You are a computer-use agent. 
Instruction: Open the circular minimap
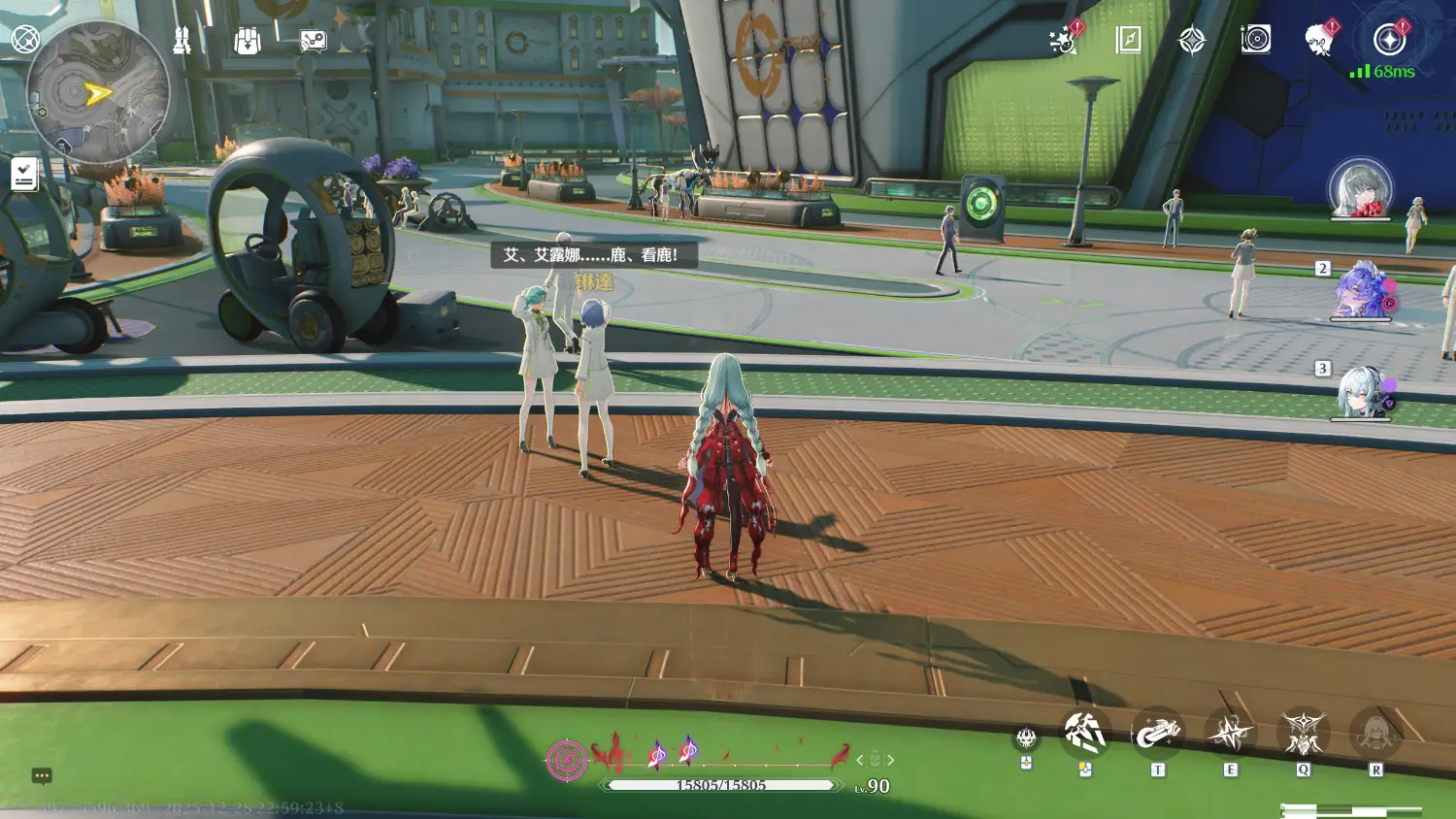coord(97,92)
